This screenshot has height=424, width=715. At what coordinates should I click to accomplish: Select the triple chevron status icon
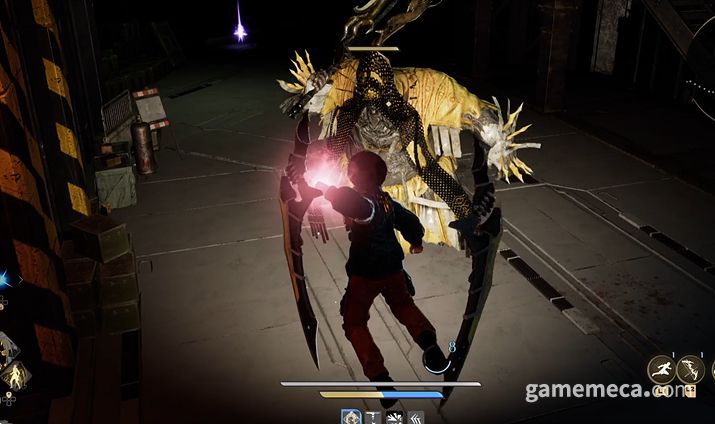pyautogui.click(x=415, y=416)
